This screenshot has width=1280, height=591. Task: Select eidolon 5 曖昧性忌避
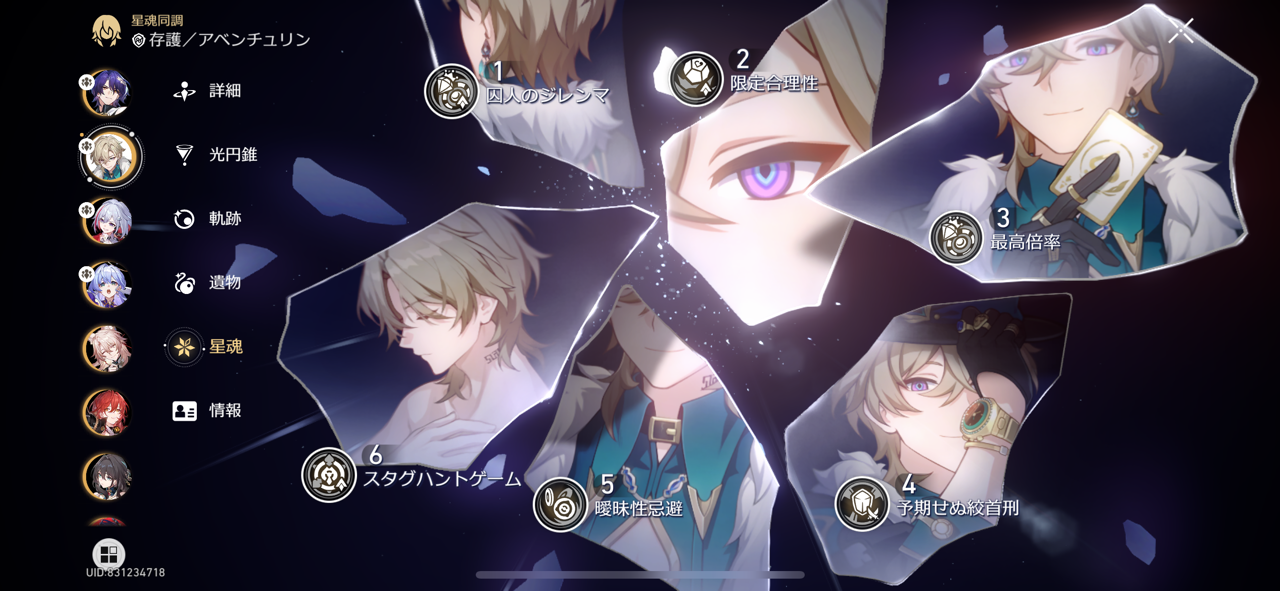coord(560,504)
